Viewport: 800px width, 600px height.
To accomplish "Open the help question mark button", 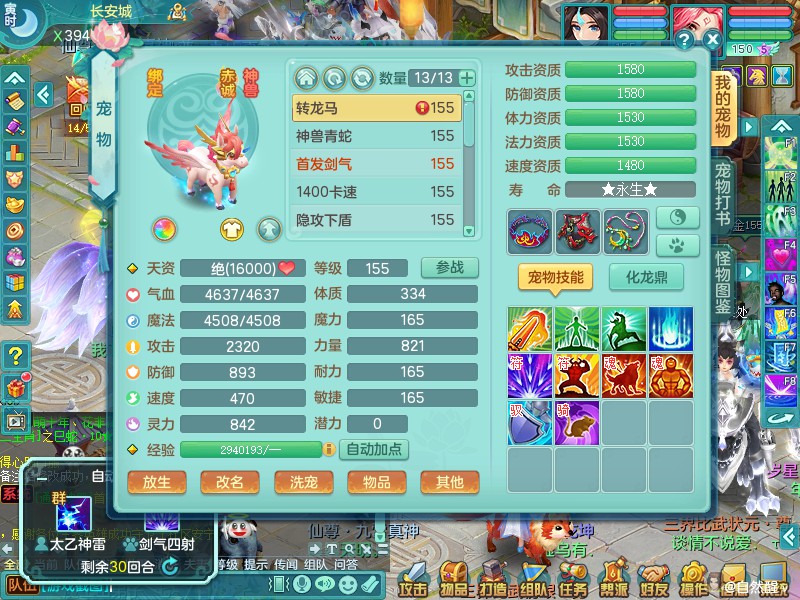I will (x=684, y=40).
